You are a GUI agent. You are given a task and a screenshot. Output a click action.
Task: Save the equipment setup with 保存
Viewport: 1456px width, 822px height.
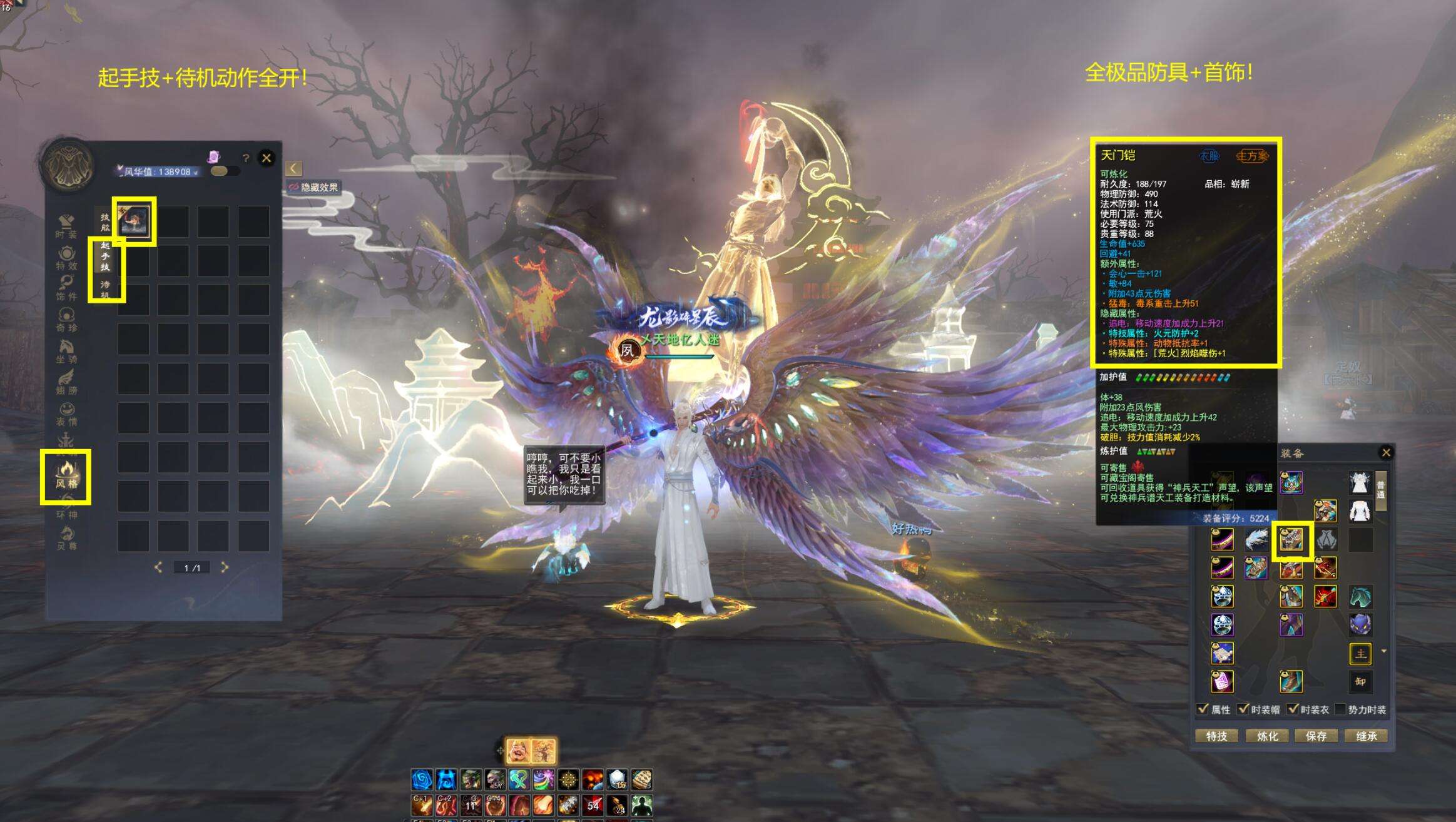1316,736
